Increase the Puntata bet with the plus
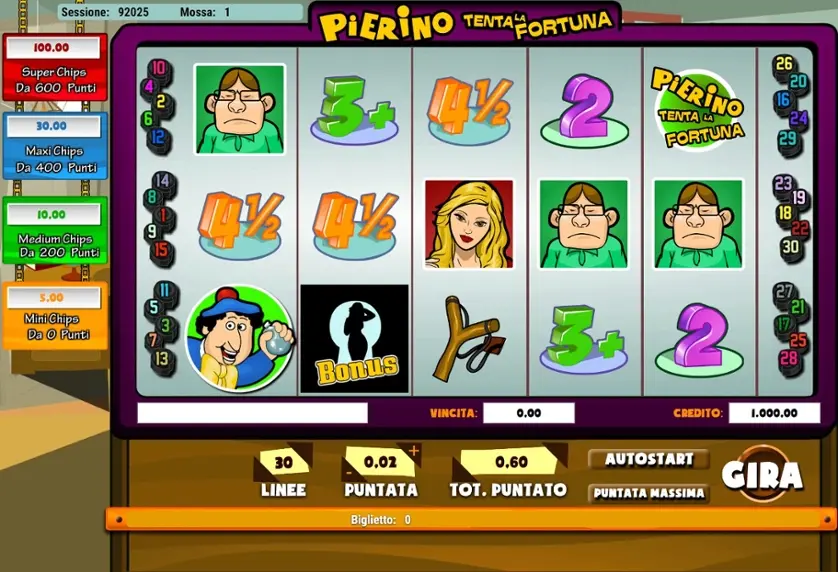Viewport: 838px width, 572px height. 414,451
